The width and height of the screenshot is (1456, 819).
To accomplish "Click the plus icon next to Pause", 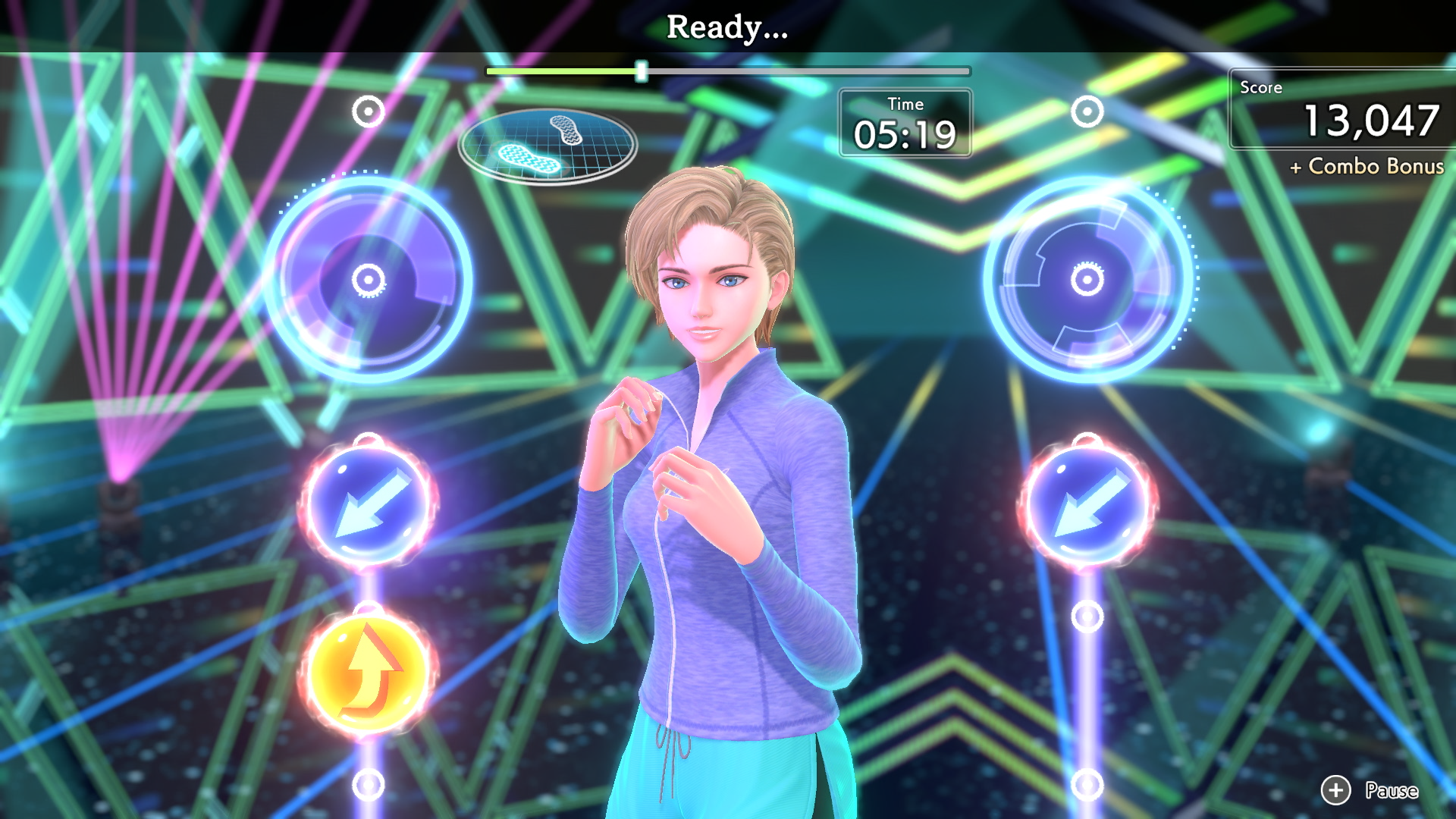I will [1337, 791].
